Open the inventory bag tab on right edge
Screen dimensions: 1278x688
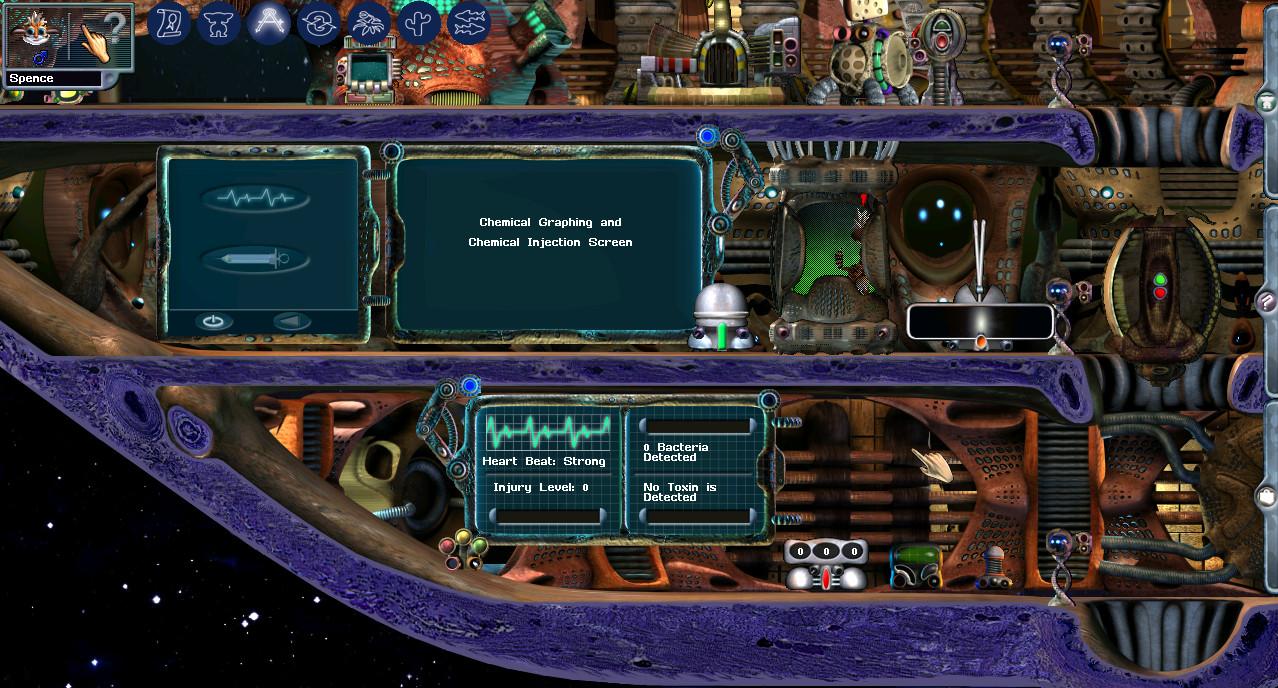[1267, 495]
